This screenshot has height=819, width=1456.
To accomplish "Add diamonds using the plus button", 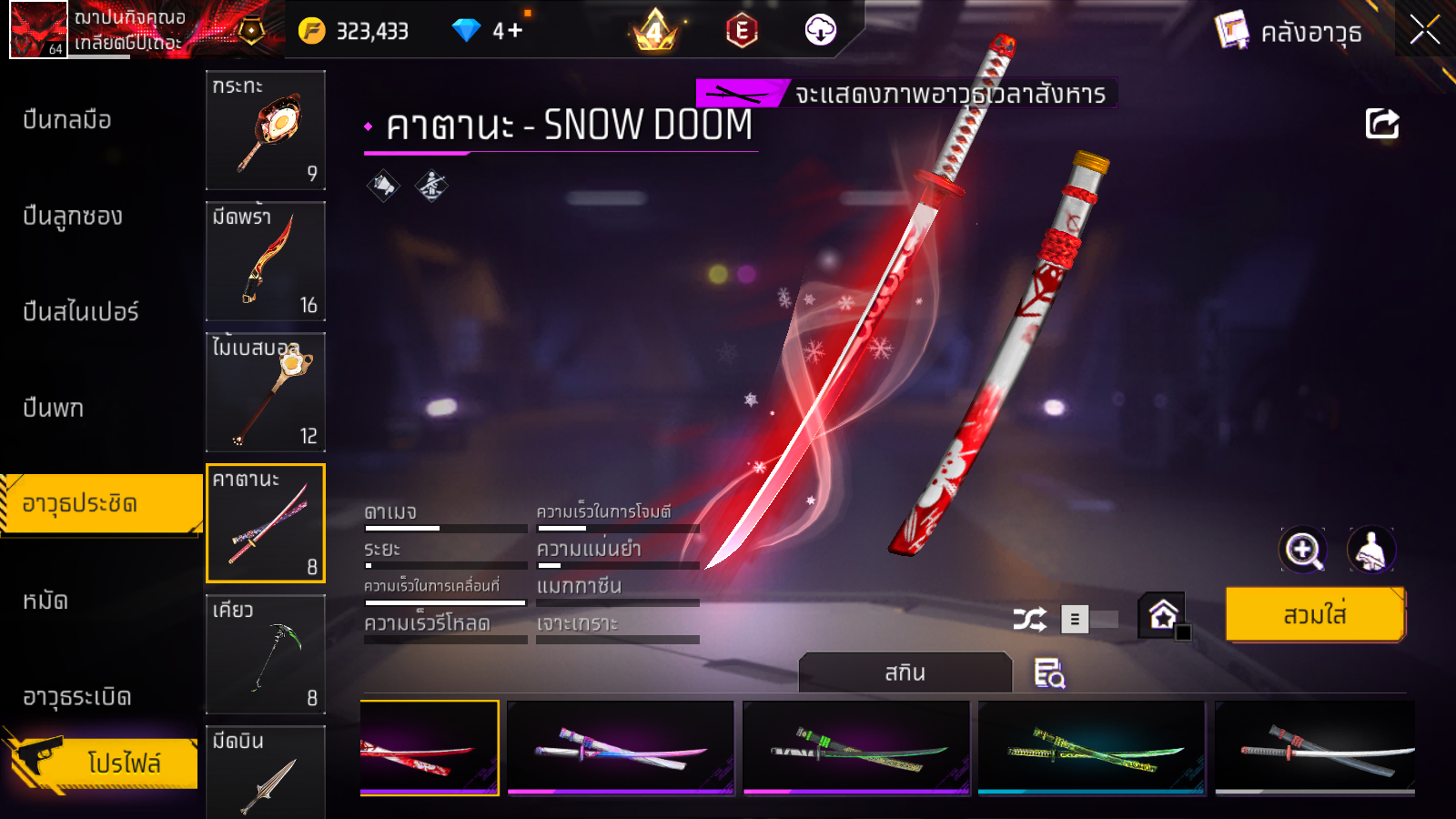I will coord(515,31).
